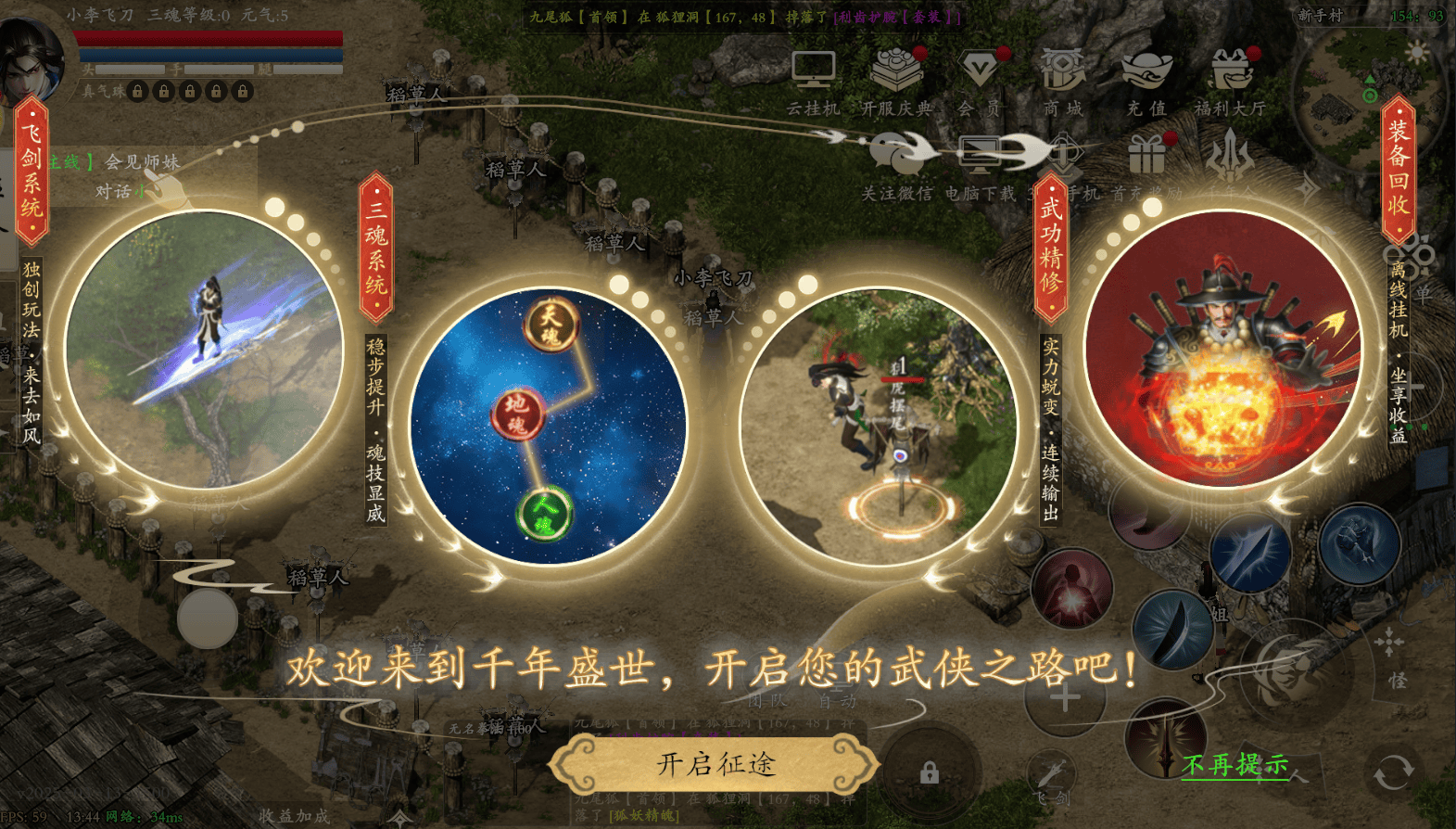
Task: Open the 飞剑系统 flying sword preview circle
Action: click(x=205, y=350)
